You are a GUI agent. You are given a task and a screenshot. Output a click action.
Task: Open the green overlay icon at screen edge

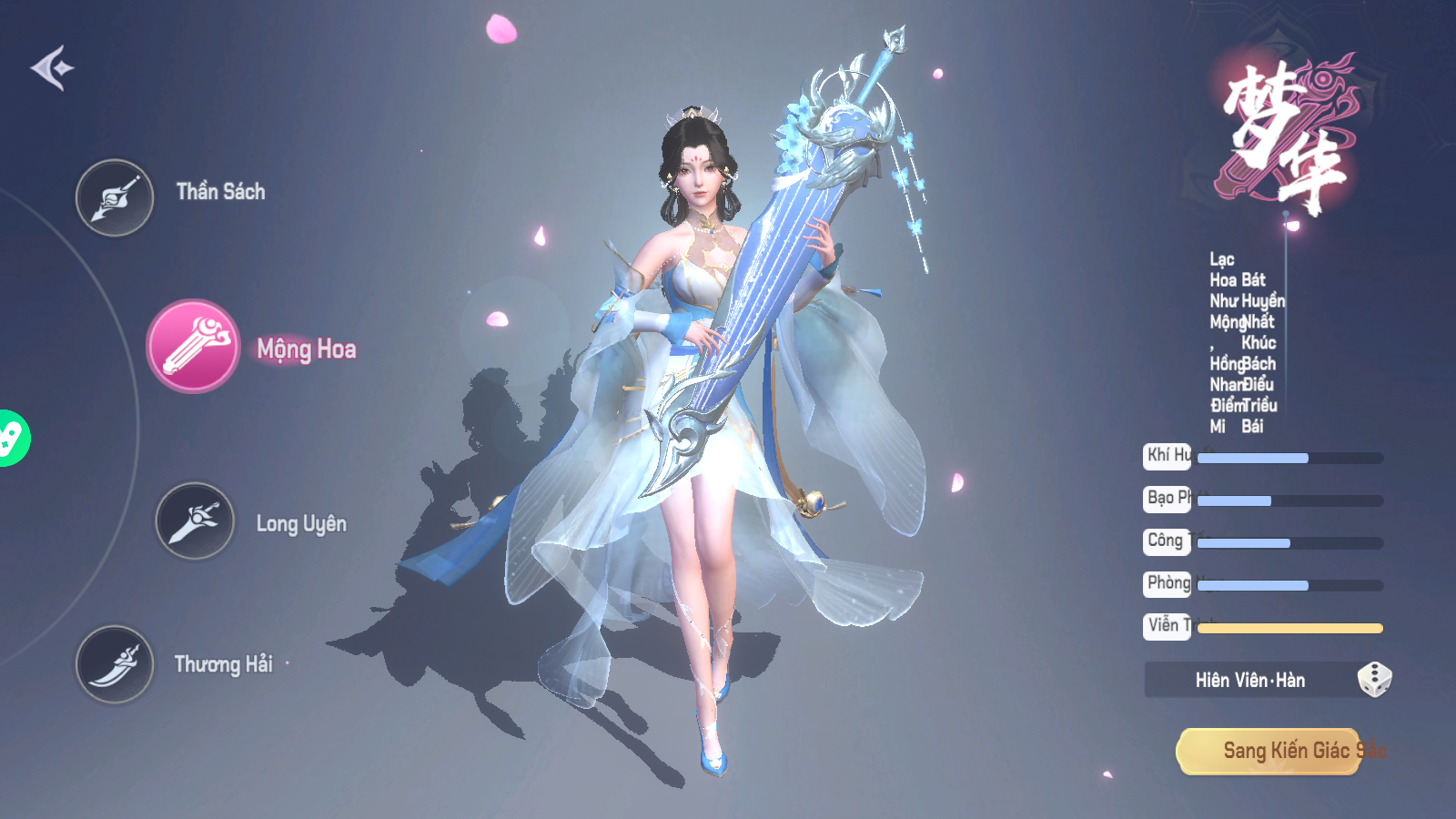pos(11,439)
